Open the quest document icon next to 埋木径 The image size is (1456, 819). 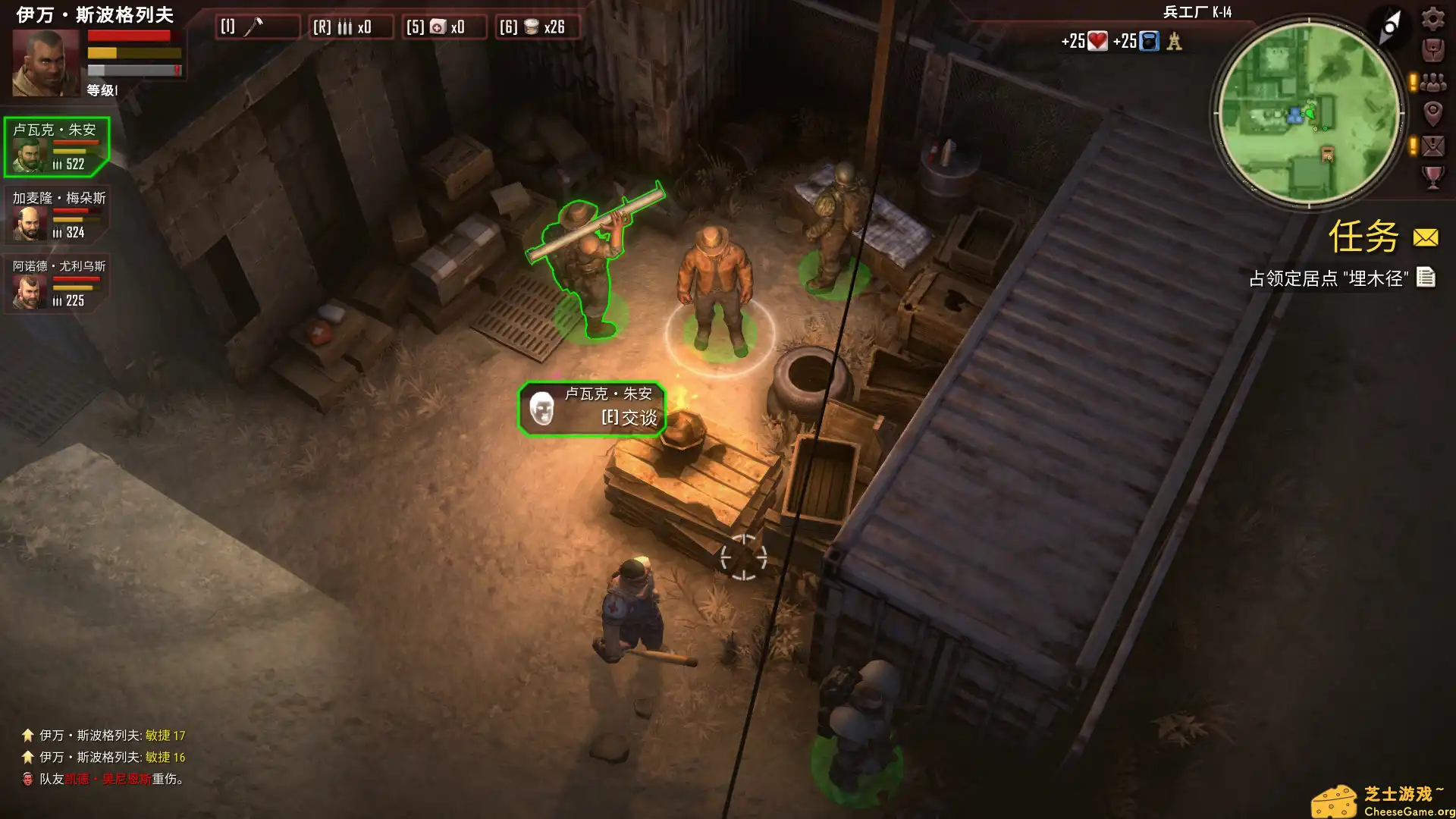tap(1427, 278)
